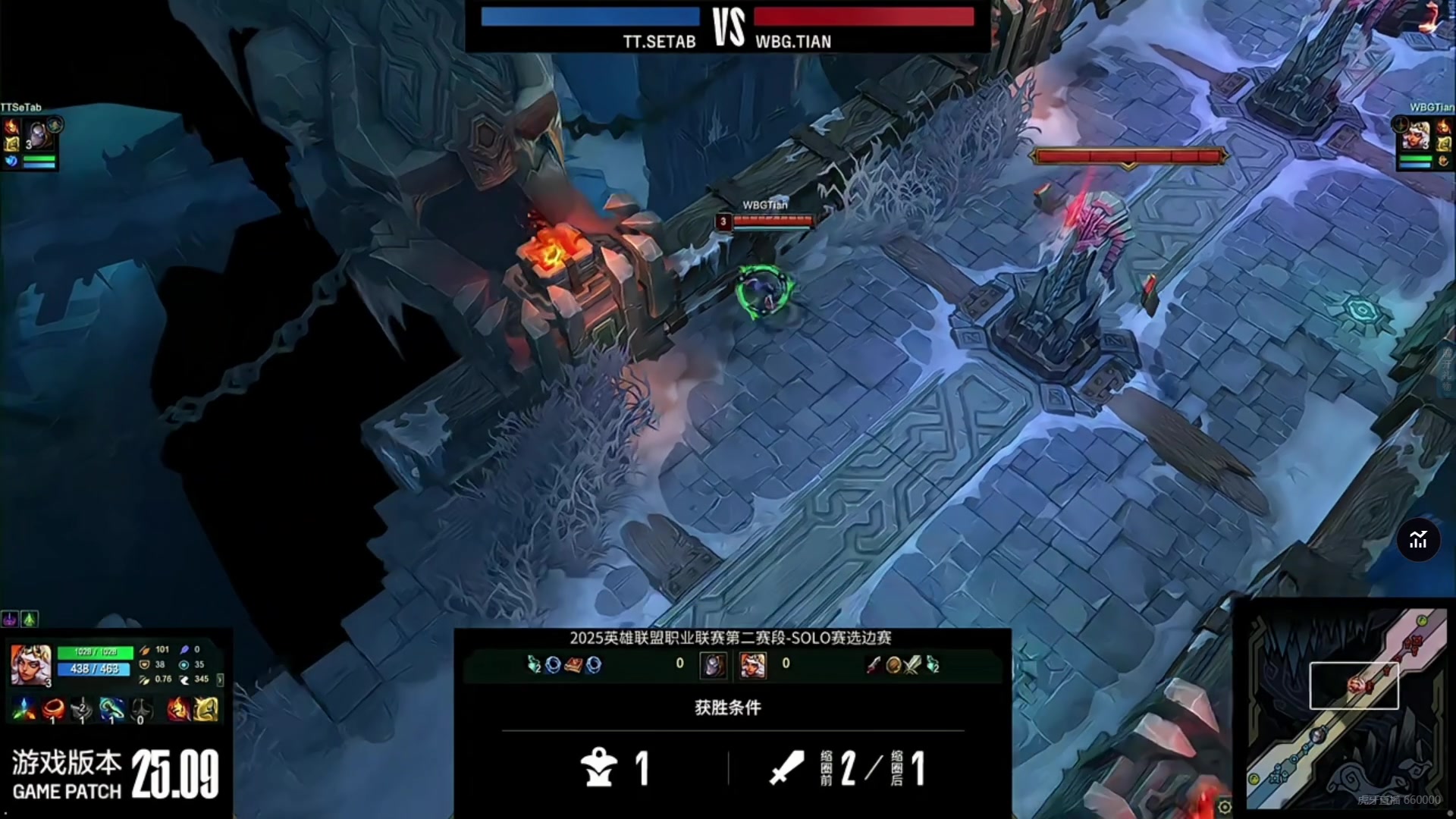Click the purple buff status icon
This screenshot has width=1456, height=819.
9,620
